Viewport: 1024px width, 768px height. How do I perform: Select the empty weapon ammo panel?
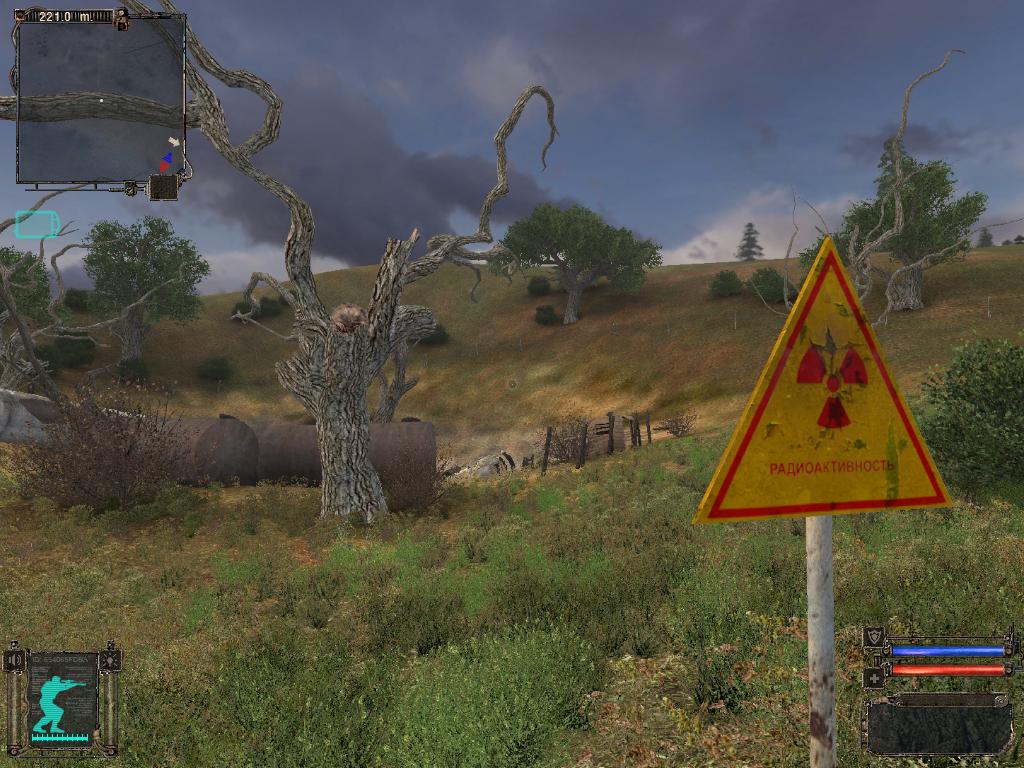point(938,724)
